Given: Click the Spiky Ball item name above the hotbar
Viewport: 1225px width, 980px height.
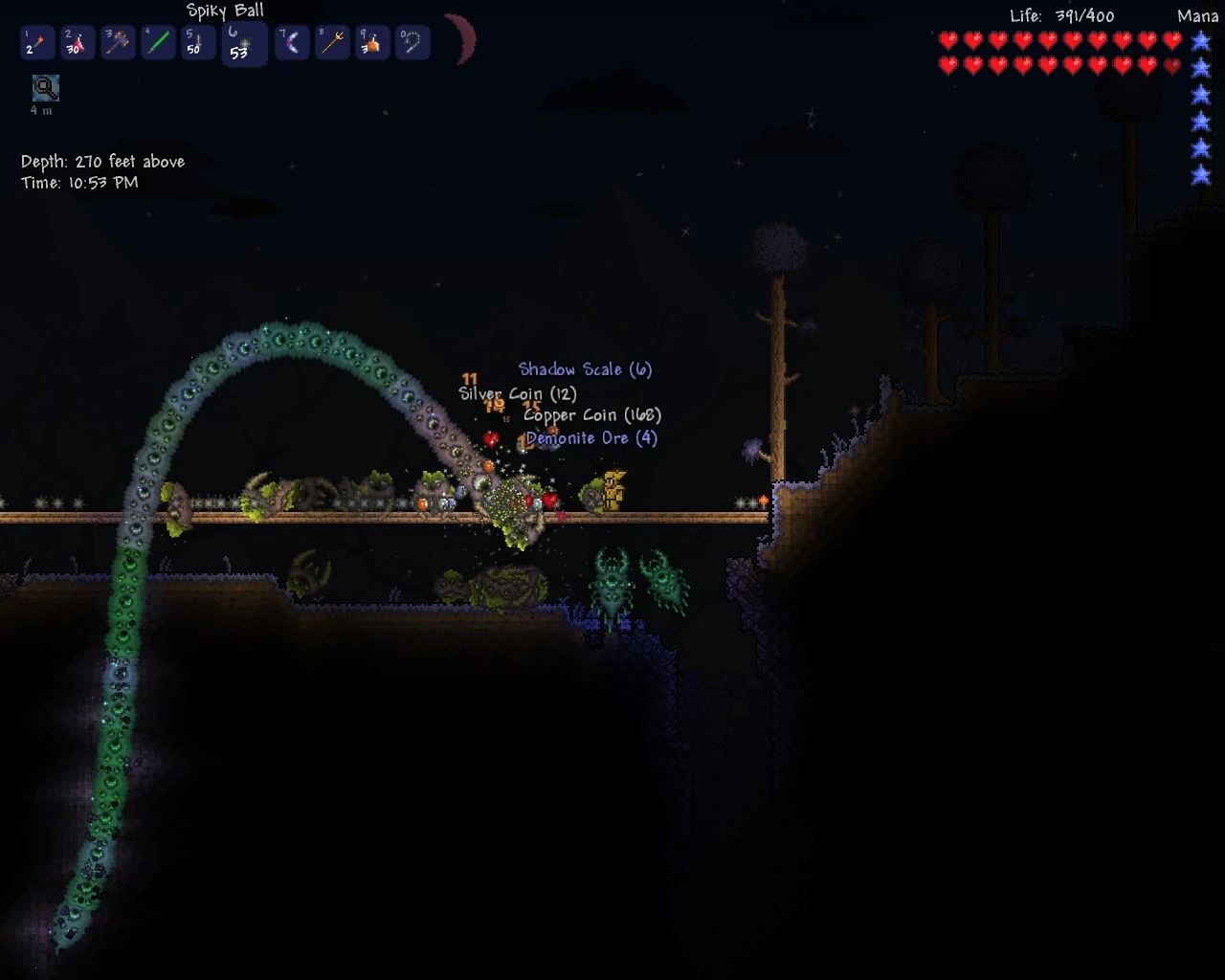Looking at the screenshot, I should [225, 11].
